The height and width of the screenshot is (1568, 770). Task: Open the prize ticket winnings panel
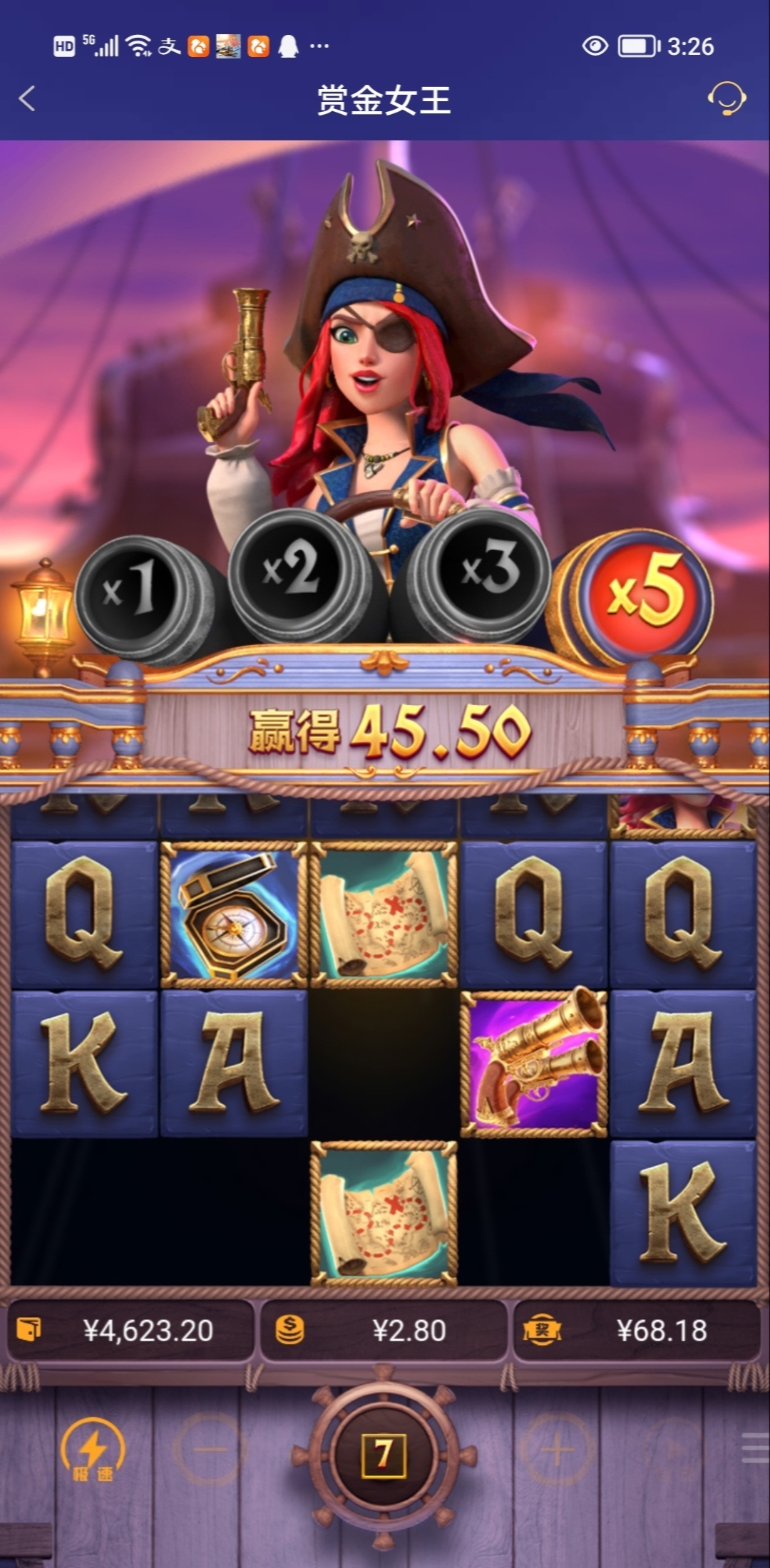(637, 1331)
